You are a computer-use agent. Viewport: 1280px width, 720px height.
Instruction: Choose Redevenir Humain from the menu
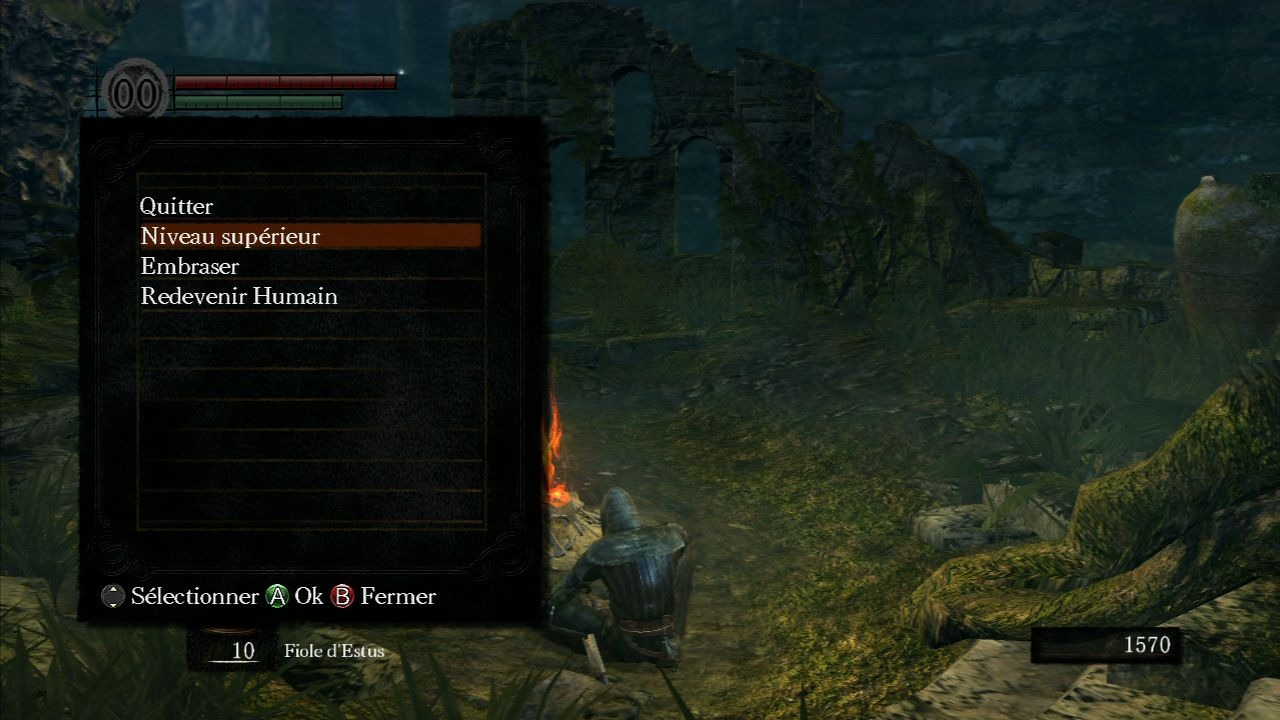pyautogui.click(x=239, y=296)
